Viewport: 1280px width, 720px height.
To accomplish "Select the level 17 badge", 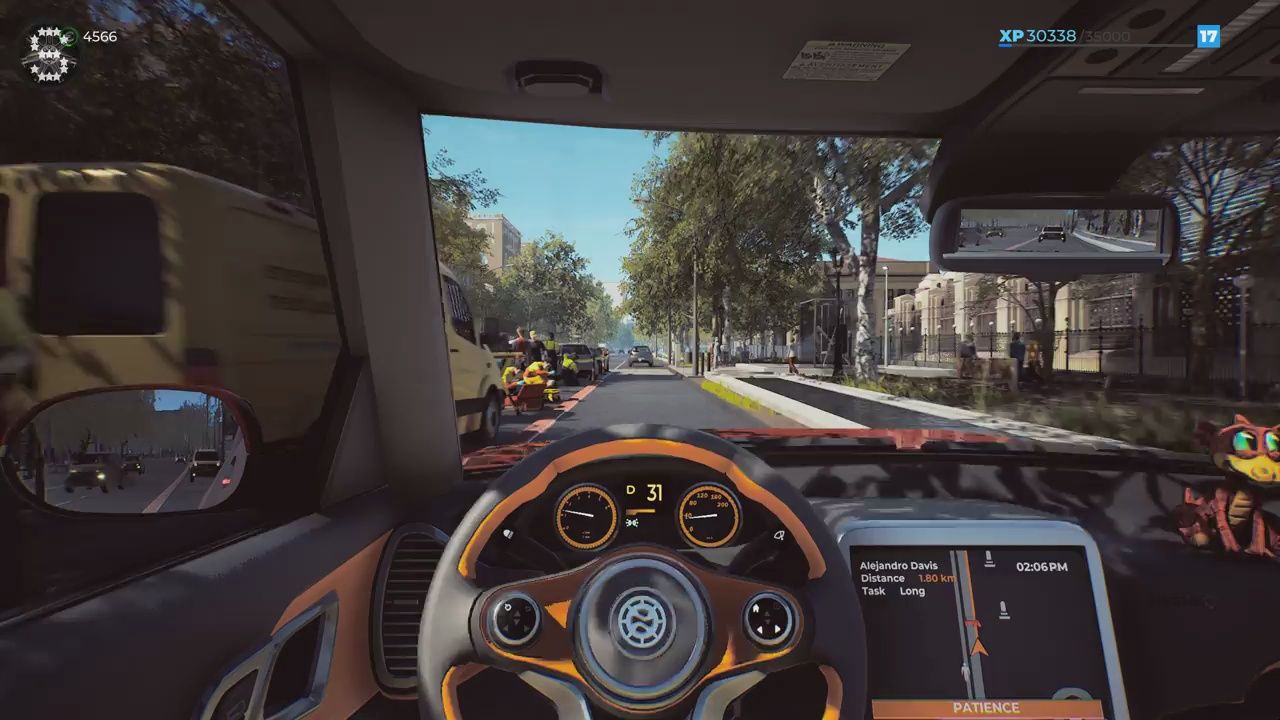I will [x=1208, y=37].
